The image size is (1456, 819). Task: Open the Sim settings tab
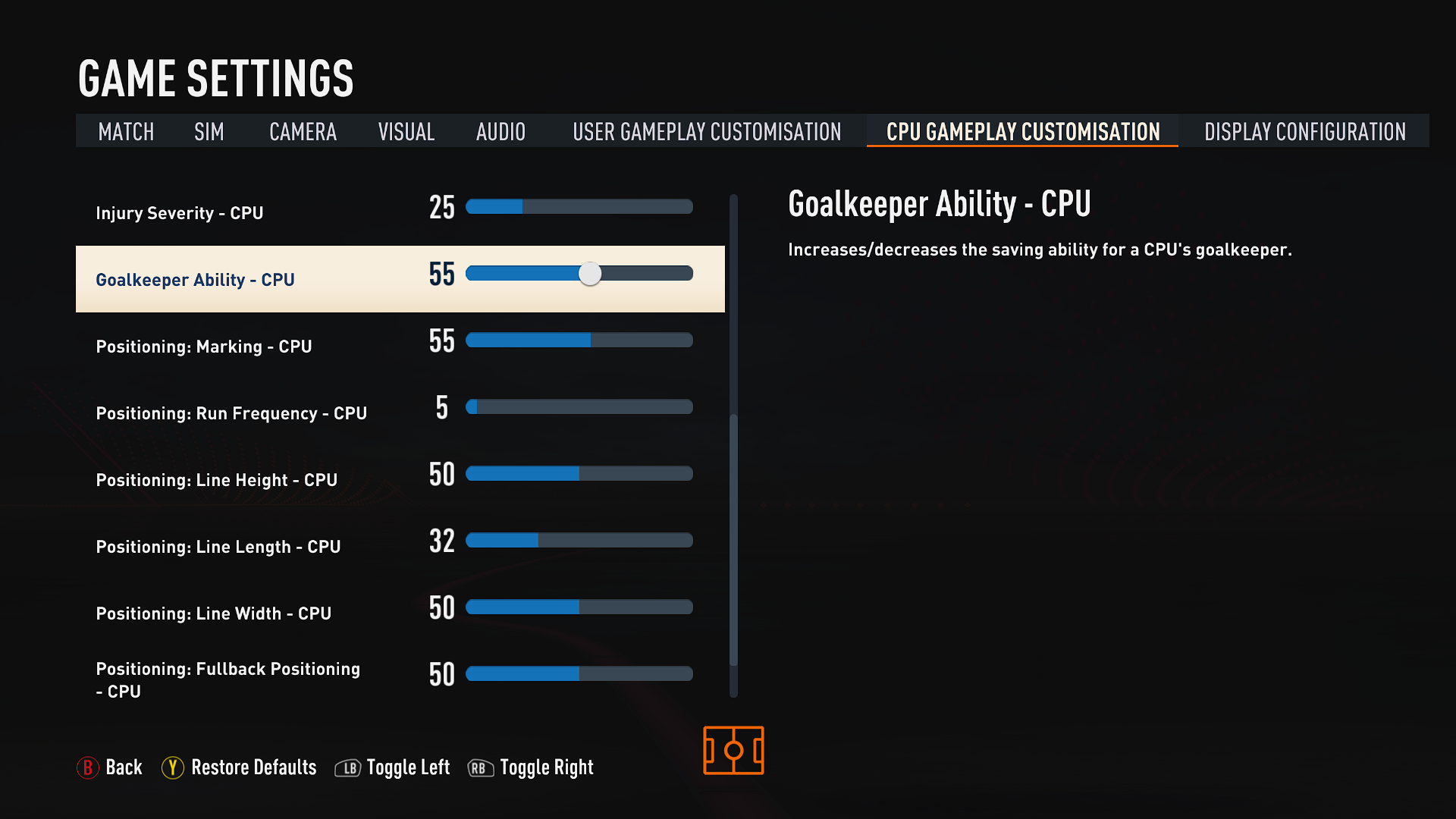pyautogui.click(x=209, y=131)
